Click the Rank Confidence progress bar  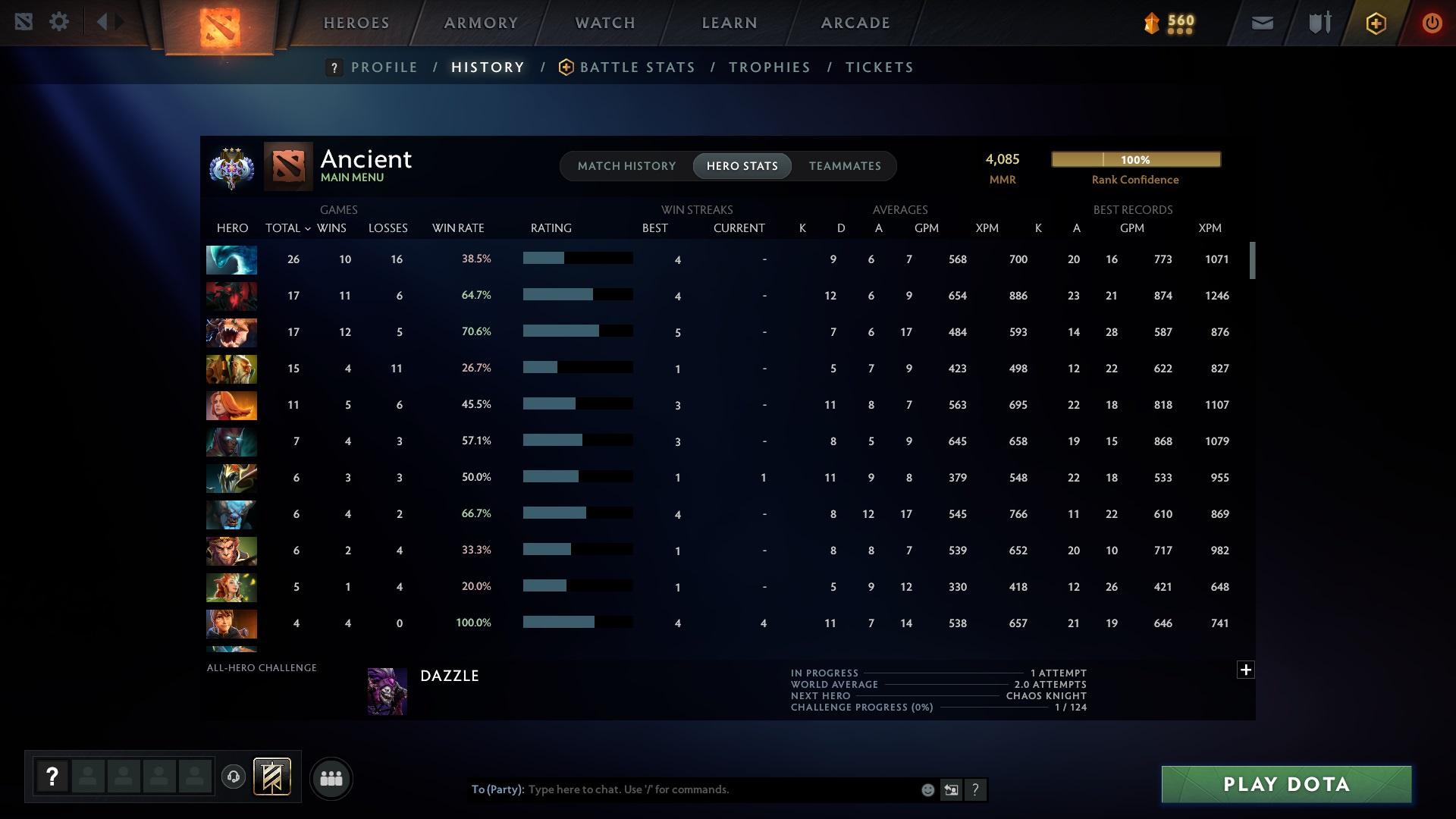click(x=1135, y=159)
